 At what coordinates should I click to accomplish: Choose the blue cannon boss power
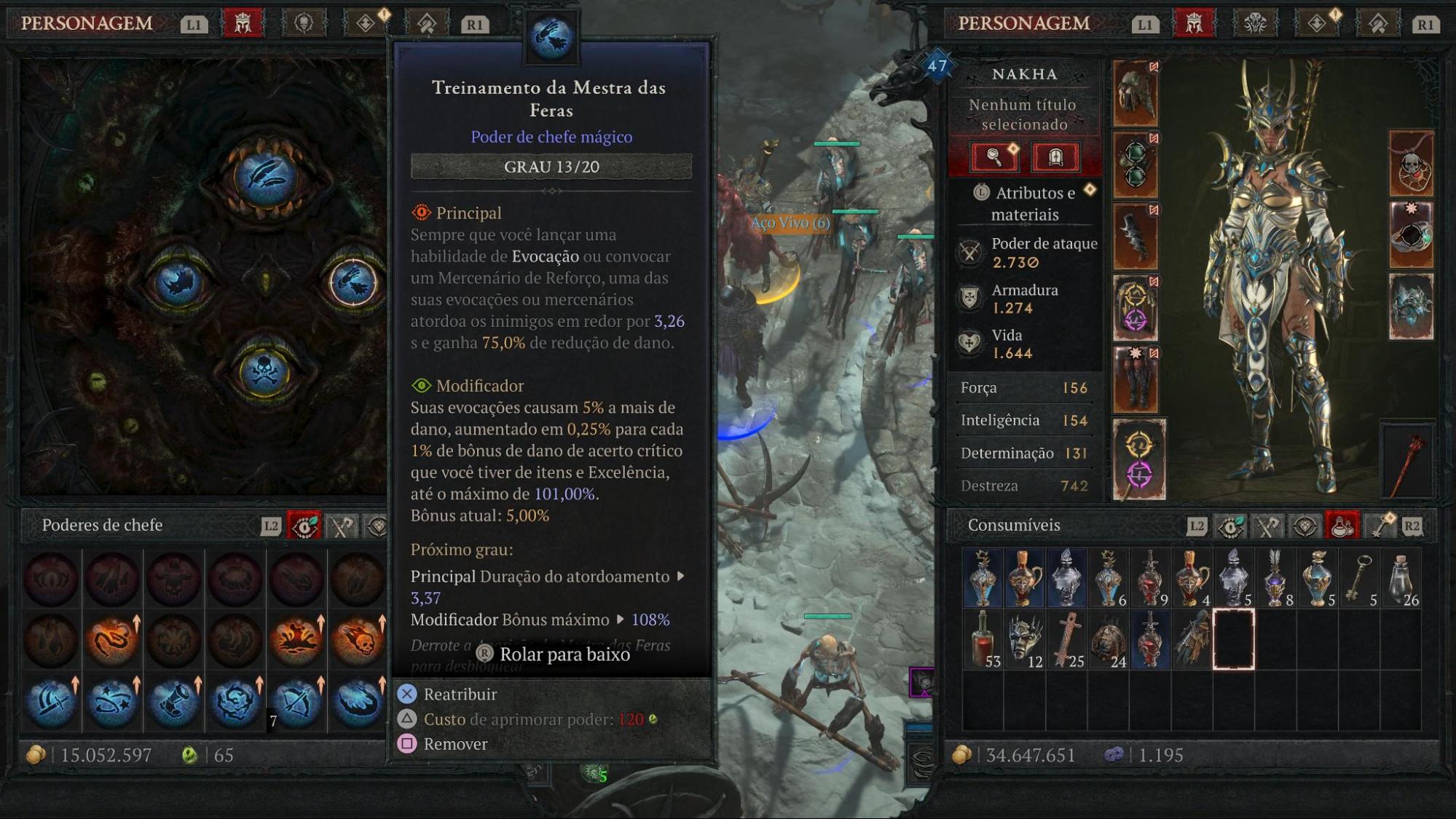(x=173, y=702)
